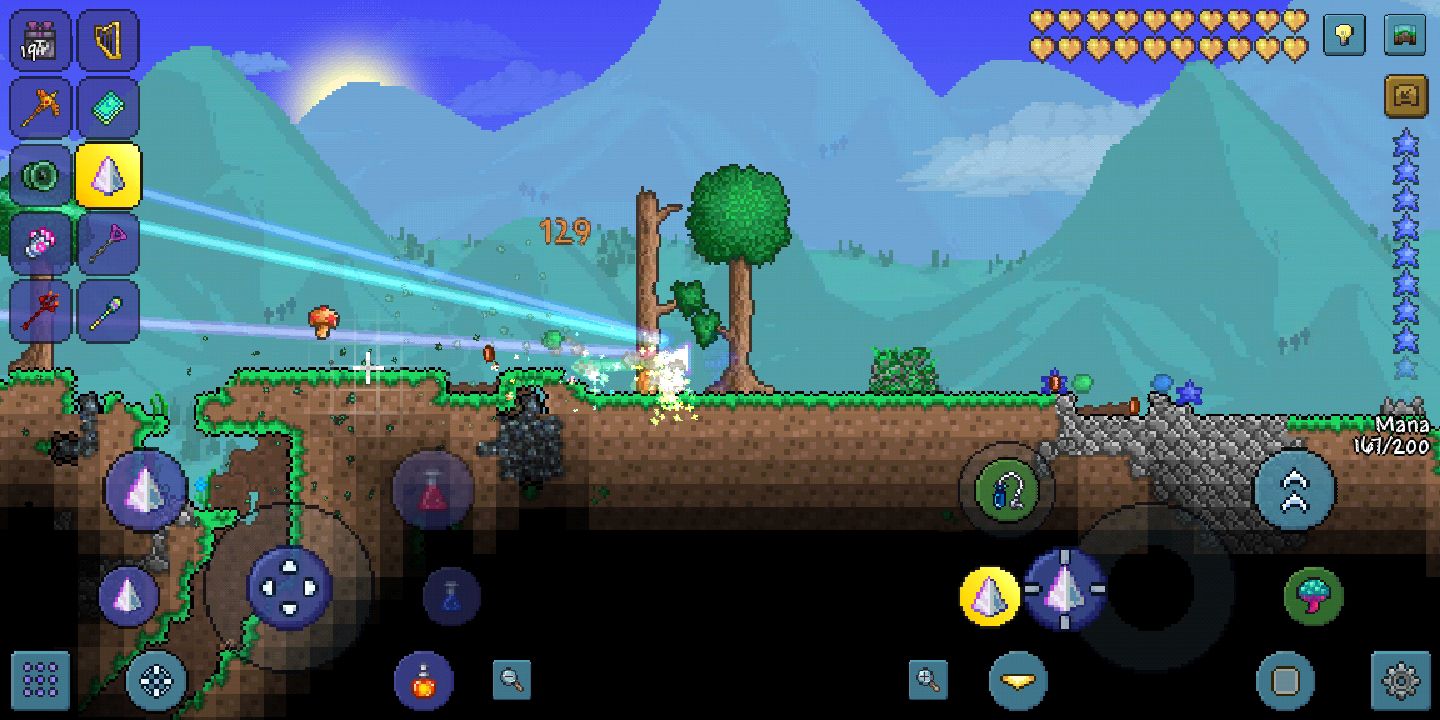Quick heal with the red potion button
The width and height of the screenshot is (1440, 720).
(x=425, y=681)
